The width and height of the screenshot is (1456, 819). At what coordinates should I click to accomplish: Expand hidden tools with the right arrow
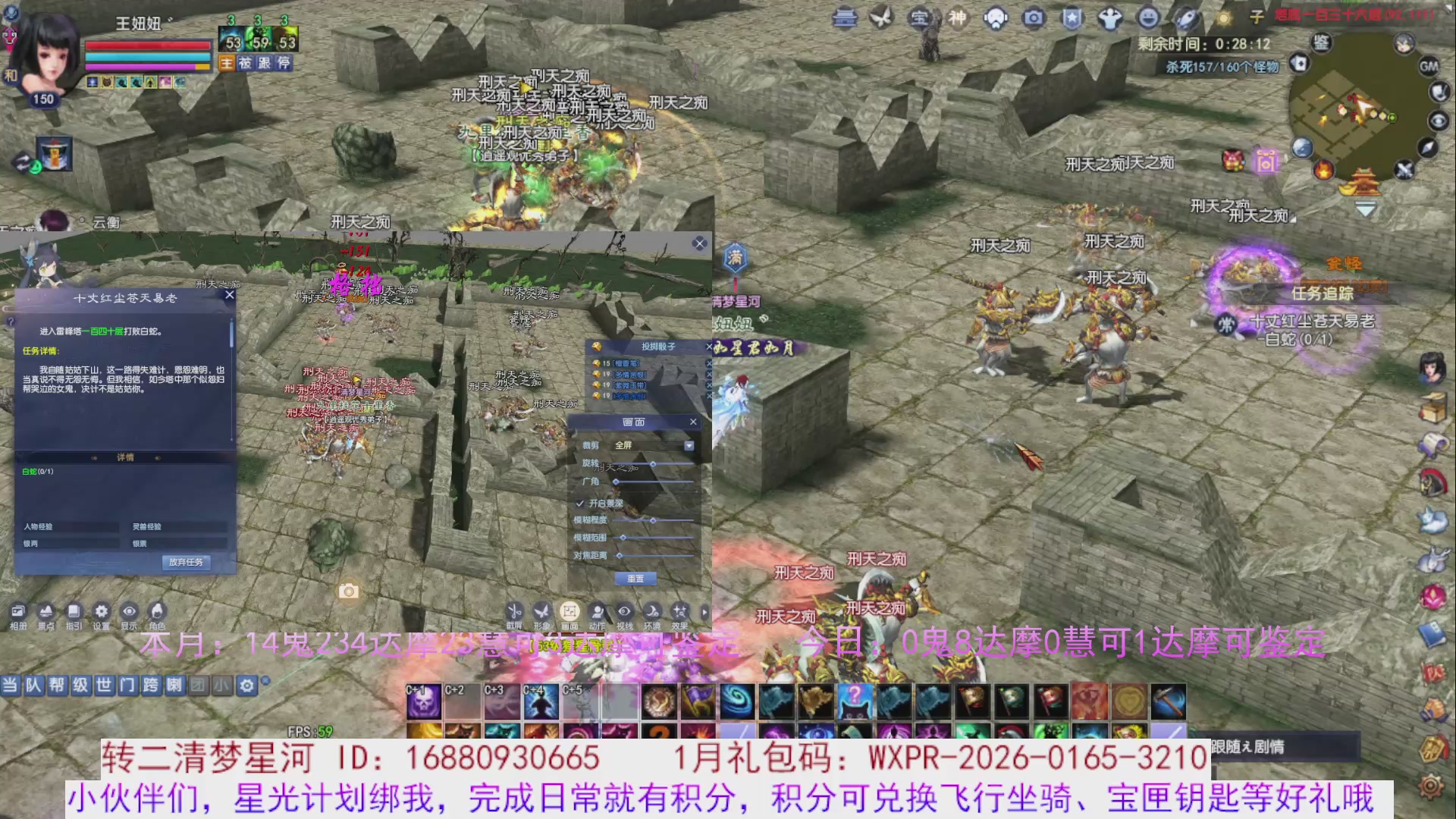705,611
